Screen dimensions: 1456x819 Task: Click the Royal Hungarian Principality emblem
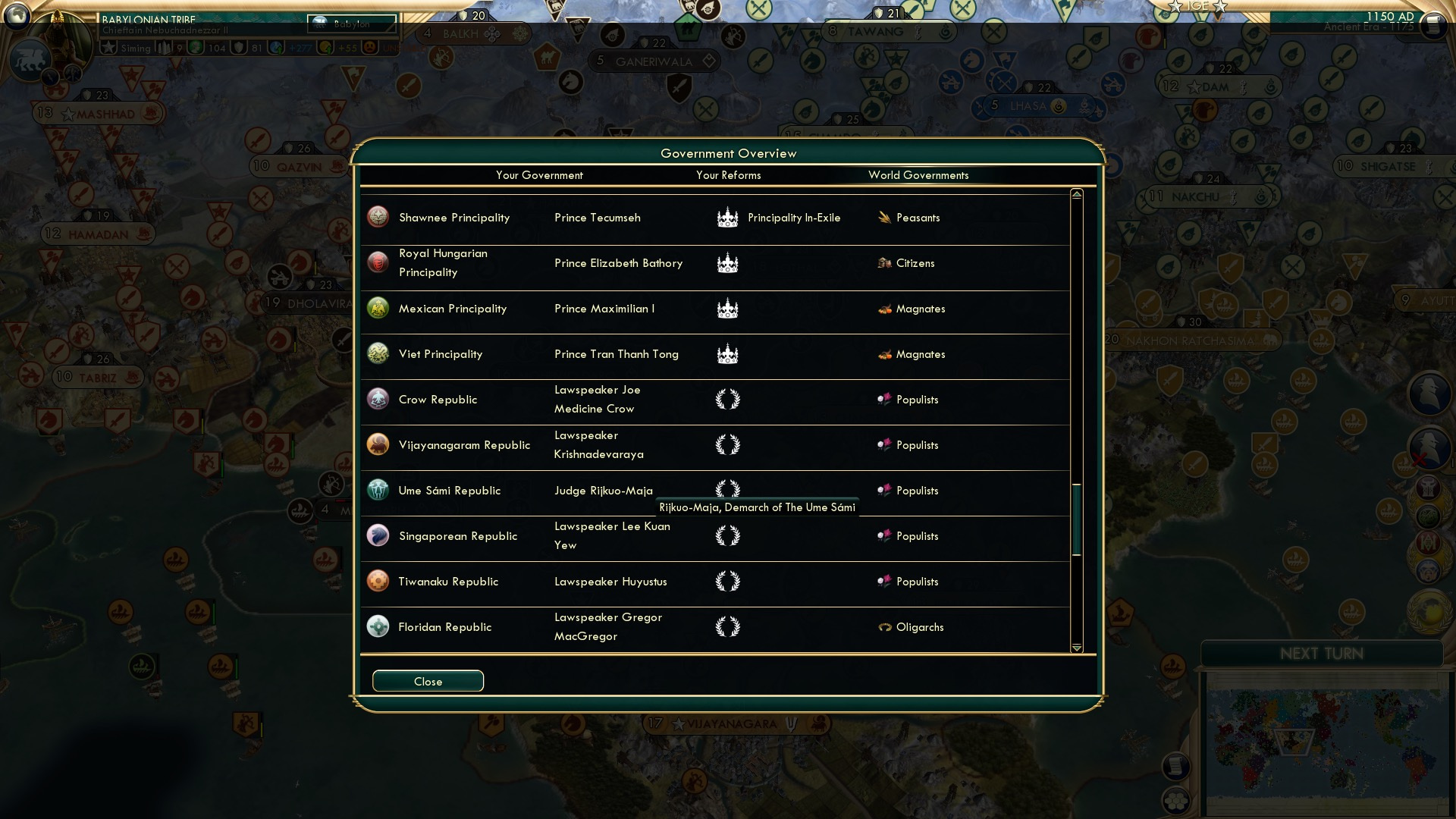[x=378, y=263]
